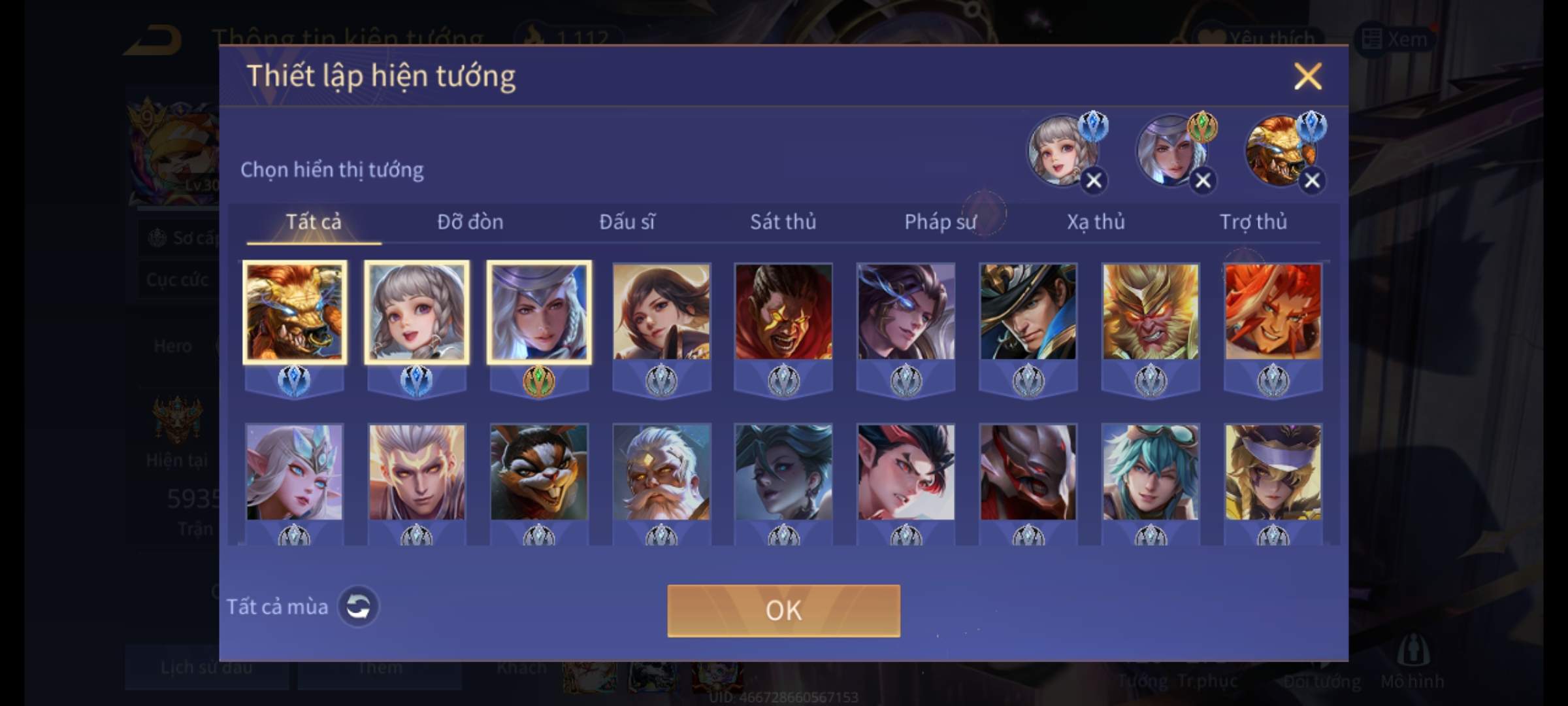The image size is (1568, 706).
Task: Select the Pháp sư tab
Action: point(939,222)
